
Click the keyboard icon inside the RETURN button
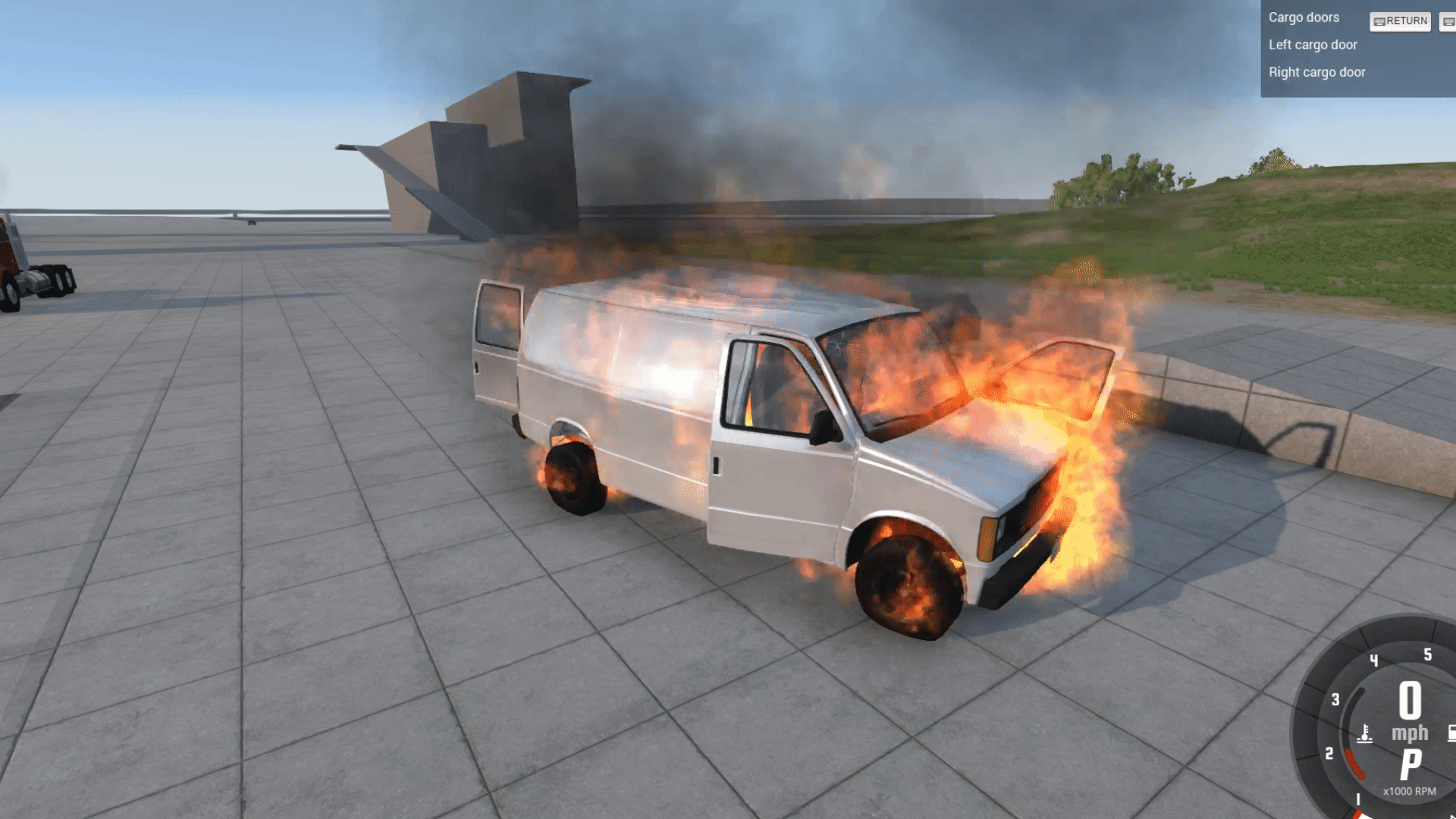click(1380, 21)
